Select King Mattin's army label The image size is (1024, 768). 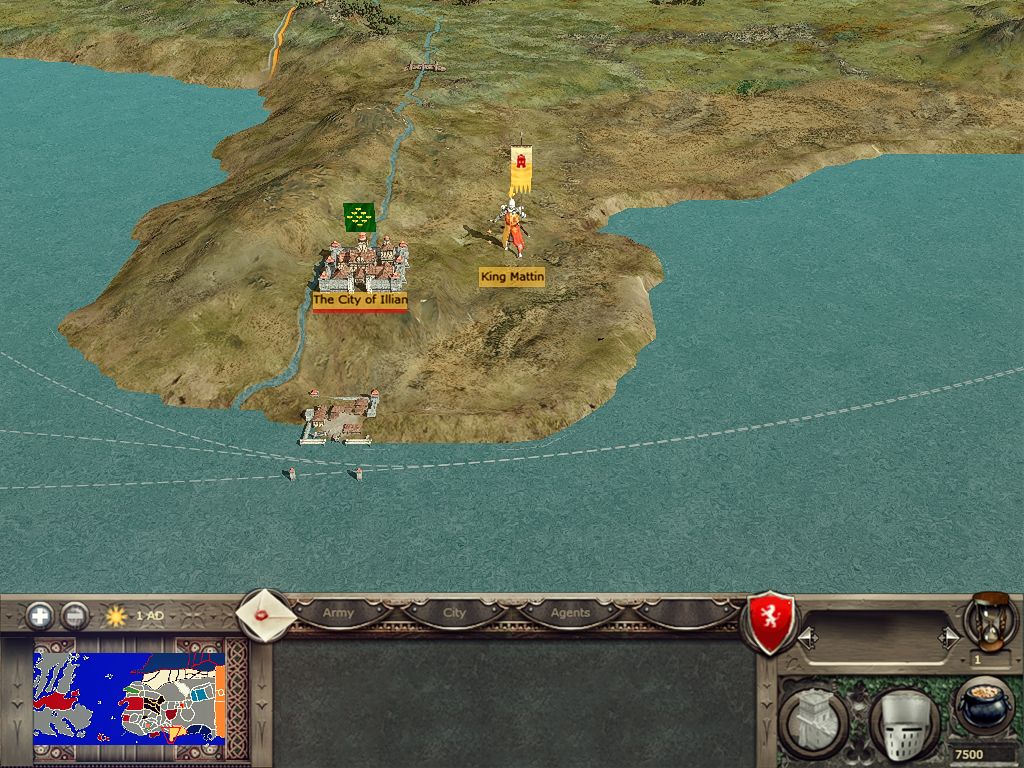512,277
